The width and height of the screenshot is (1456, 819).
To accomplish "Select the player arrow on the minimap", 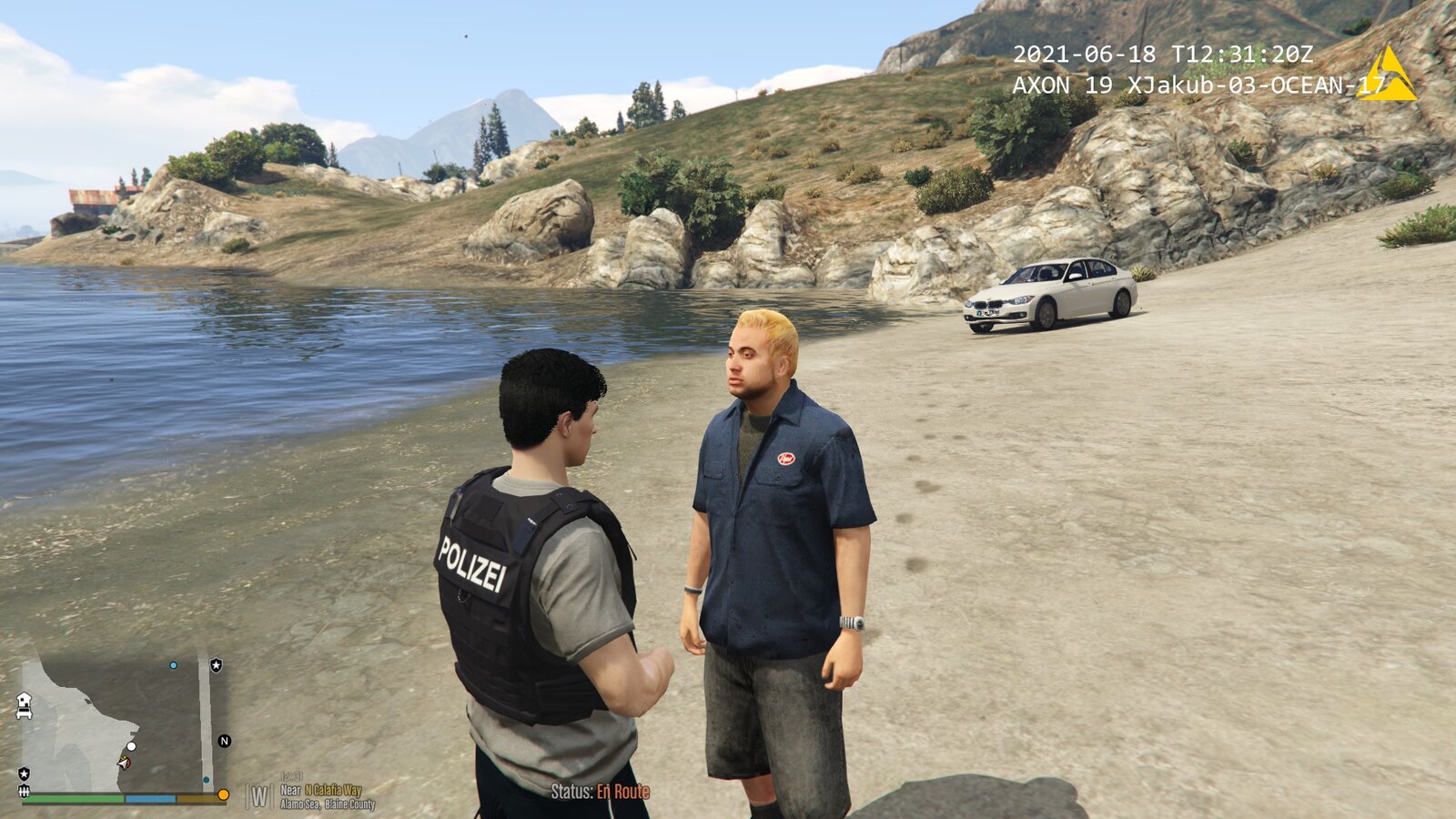I will pos(123,762).
